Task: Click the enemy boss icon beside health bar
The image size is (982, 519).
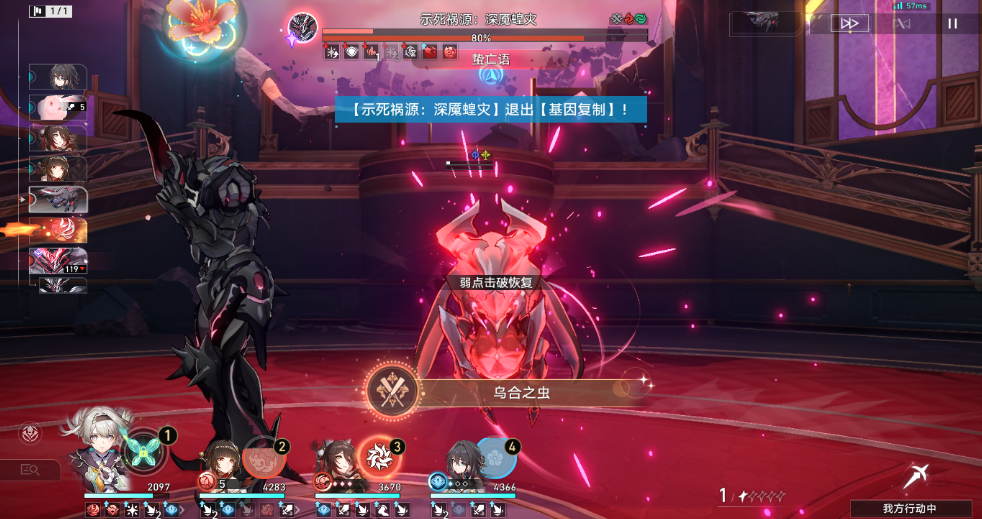Action: pyautogui.click(x=302, y=28)
